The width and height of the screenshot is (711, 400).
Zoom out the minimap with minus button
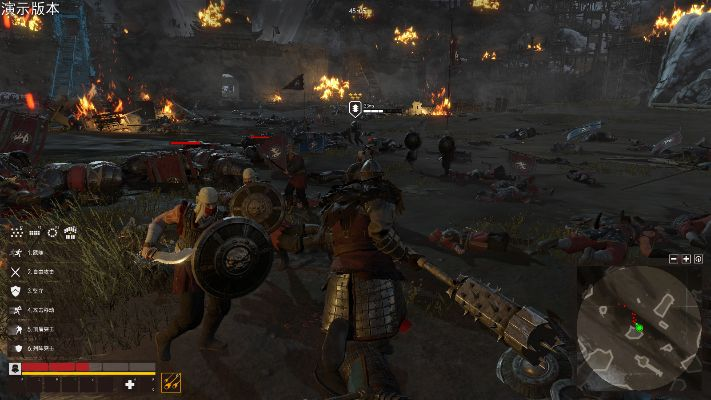click(673, 259)
